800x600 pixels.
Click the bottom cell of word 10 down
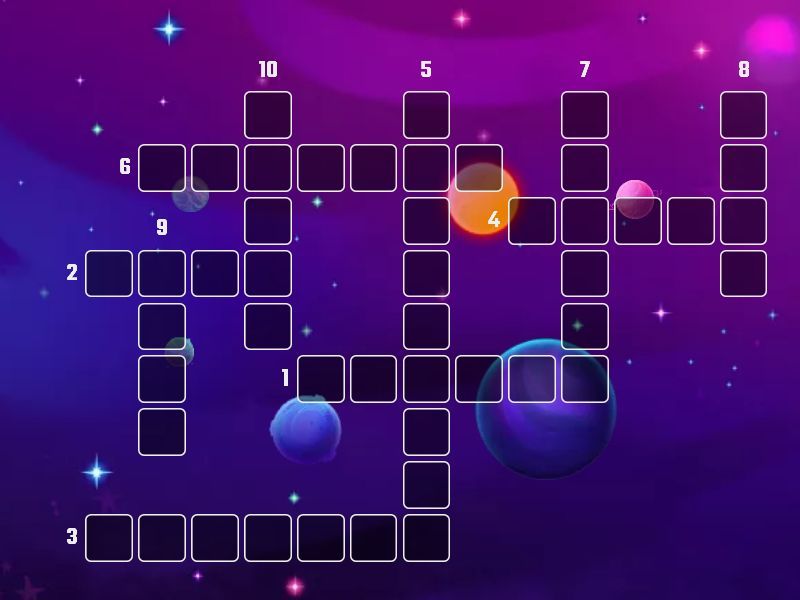tap(268, 326)
